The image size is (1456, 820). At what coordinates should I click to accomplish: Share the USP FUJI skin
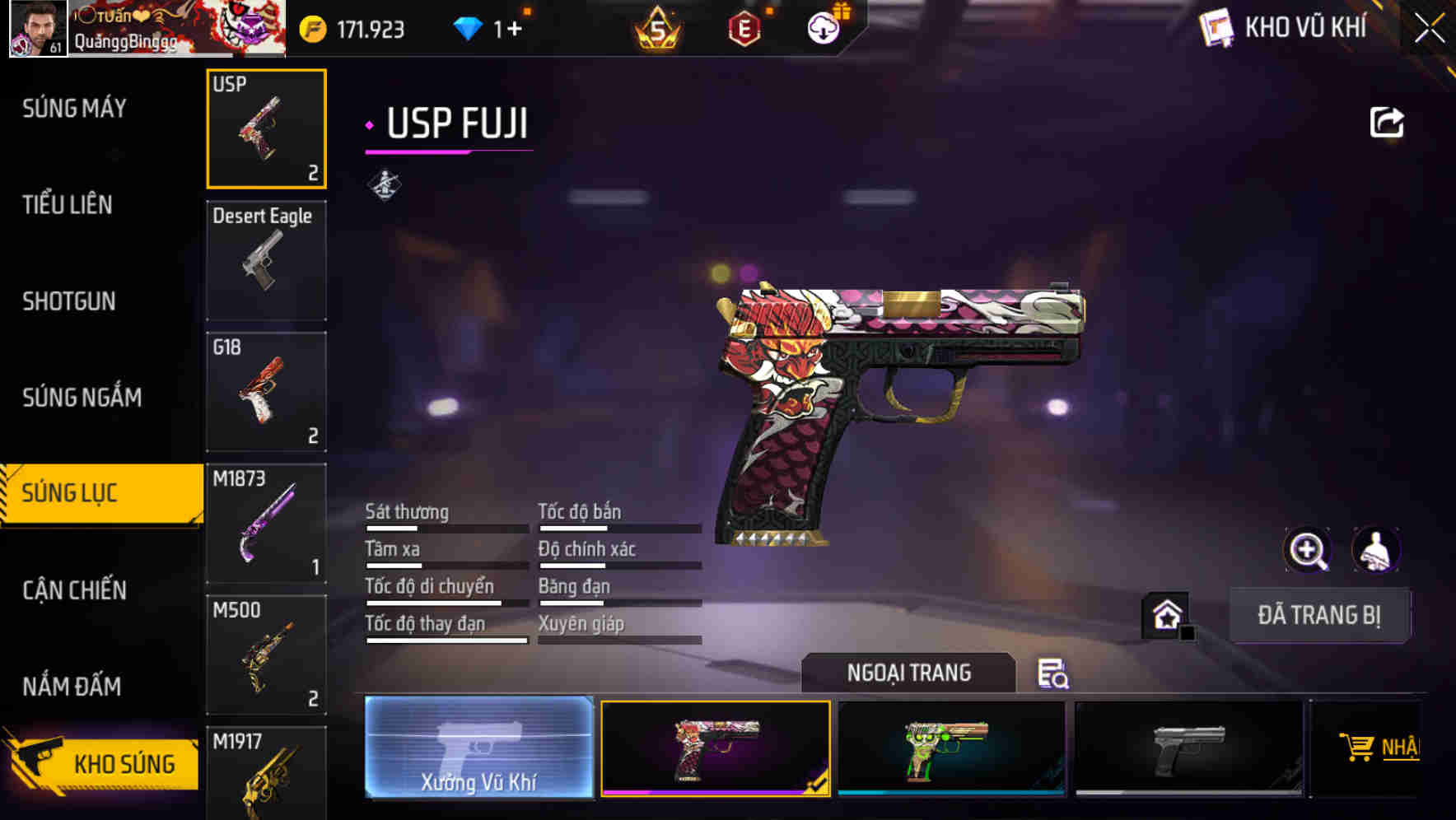pos(1388,121)
